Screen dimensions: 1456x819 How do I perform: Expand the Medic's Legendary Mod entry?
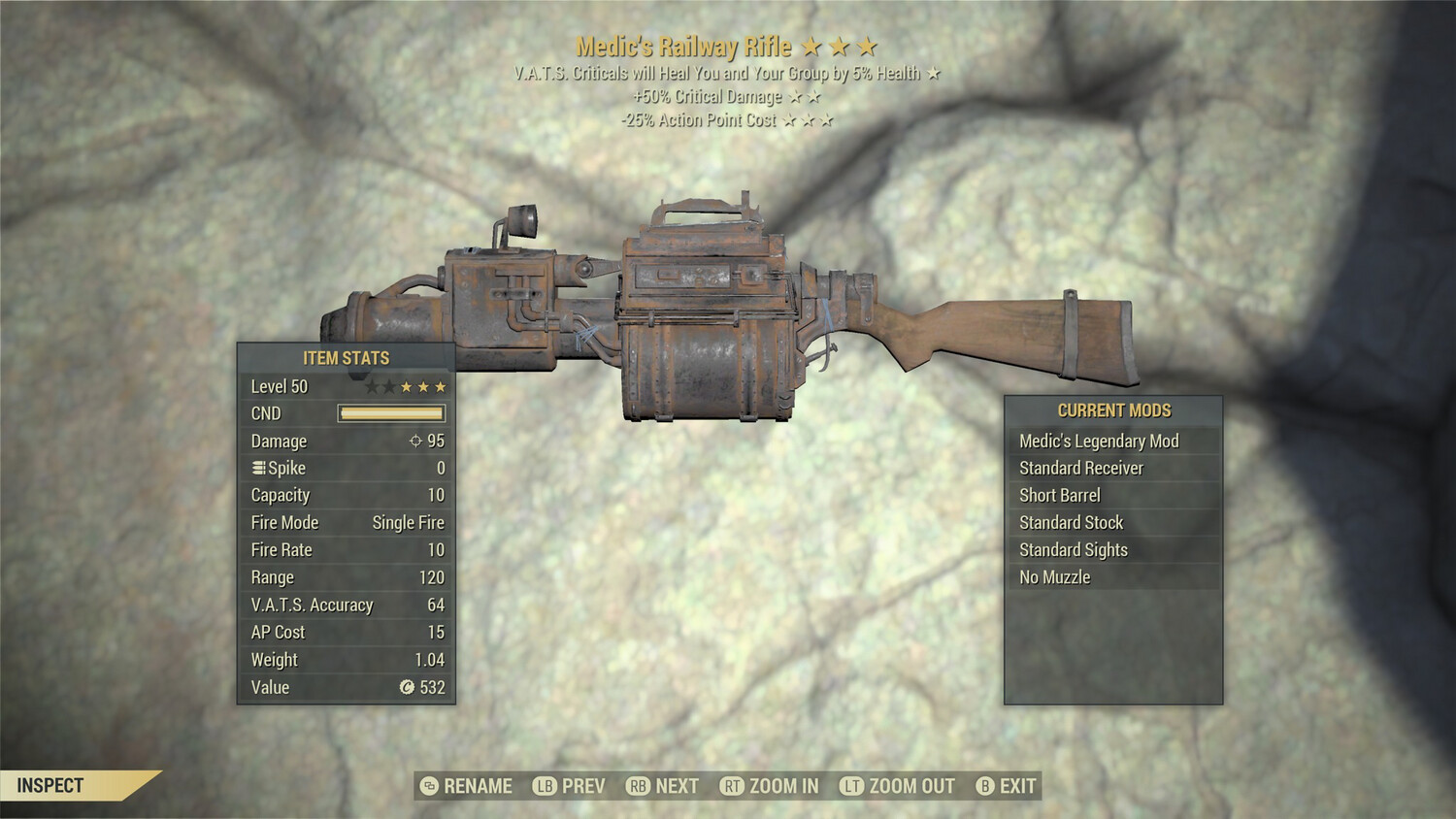1097,441
